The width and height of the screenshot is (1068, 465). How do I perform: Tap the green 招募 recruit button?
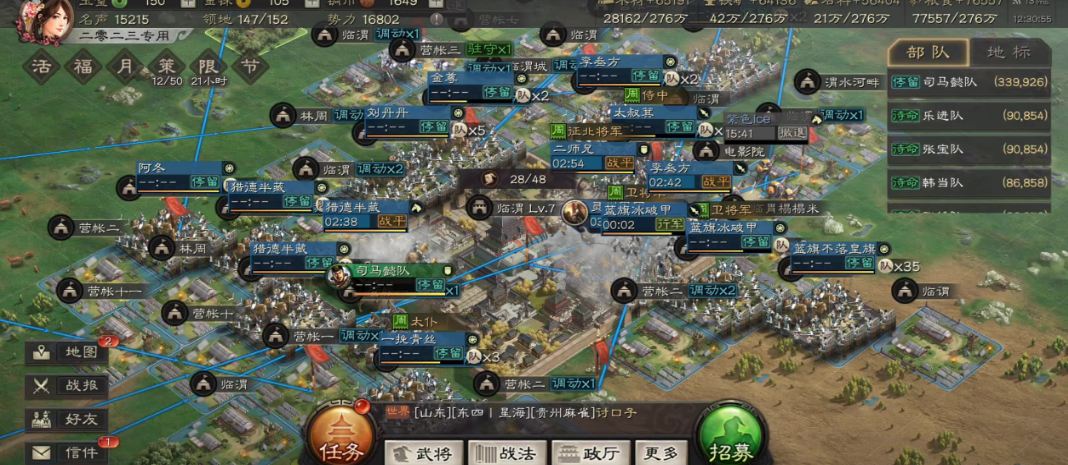tap(734, 439)
